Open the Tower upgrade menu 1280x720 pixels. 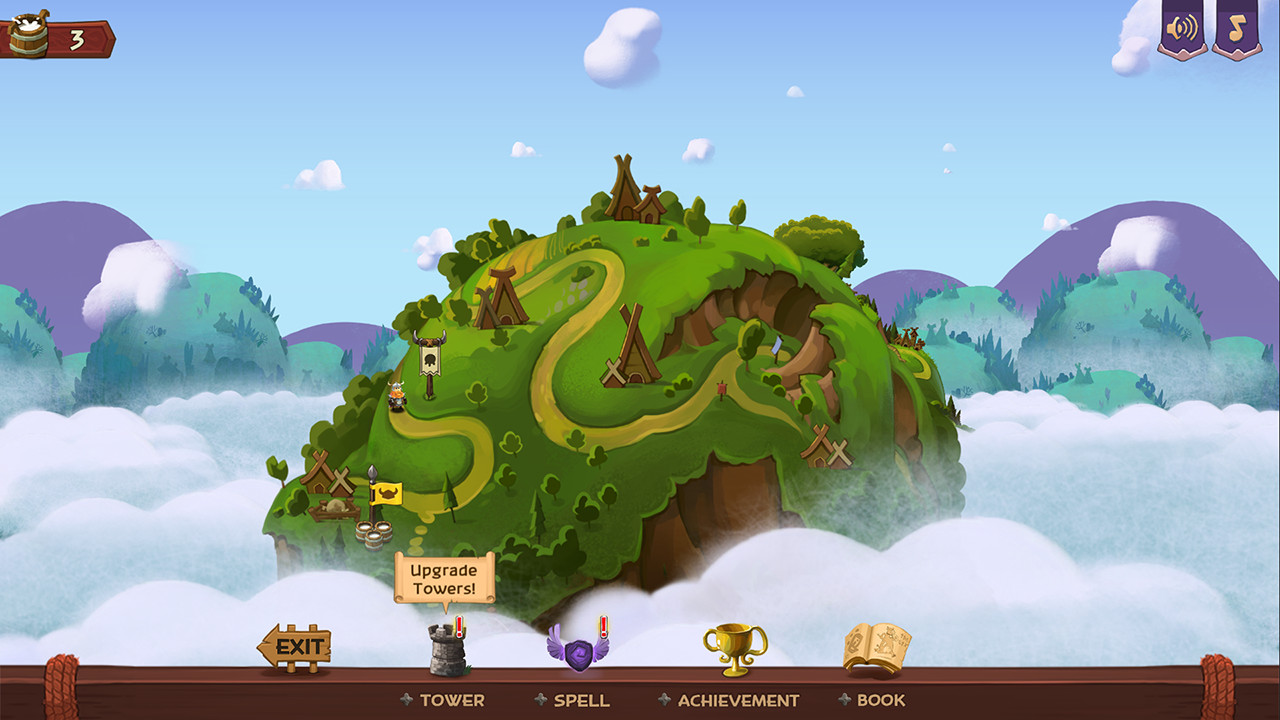448,650
